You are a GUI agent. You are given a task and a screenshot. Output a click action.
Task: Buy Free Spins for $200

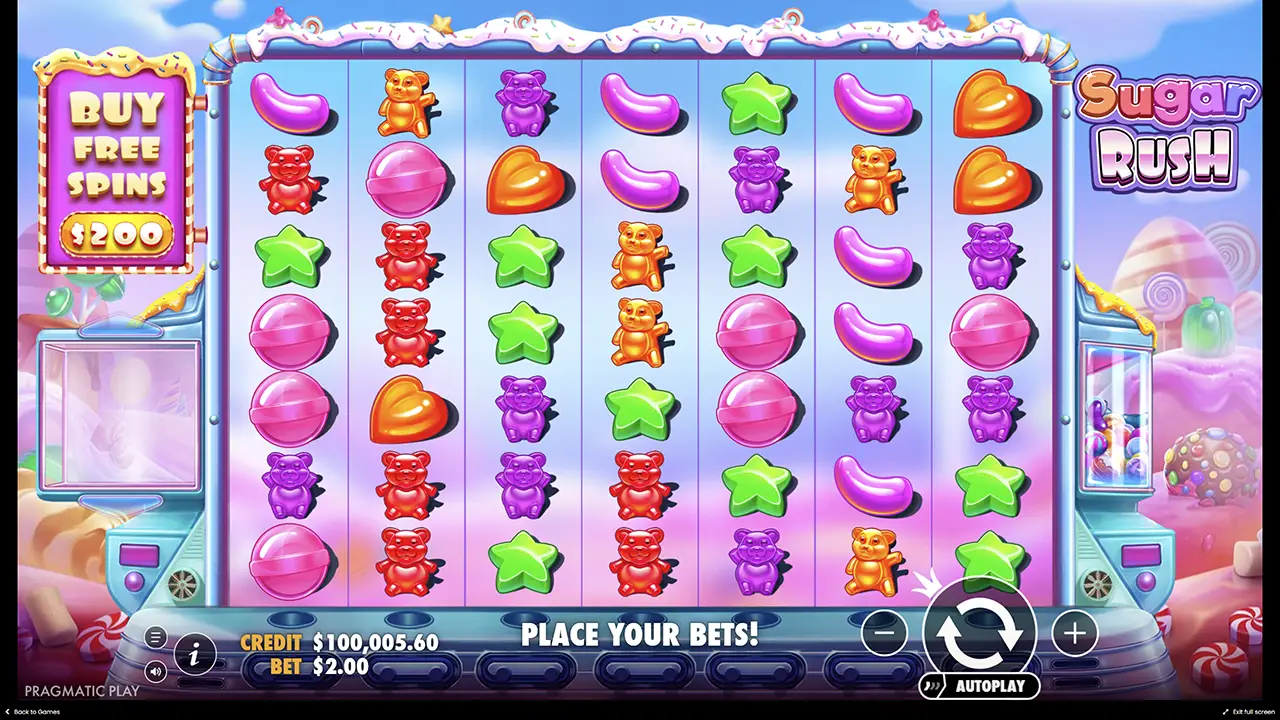pyautogui.click(x=117, y=165)
